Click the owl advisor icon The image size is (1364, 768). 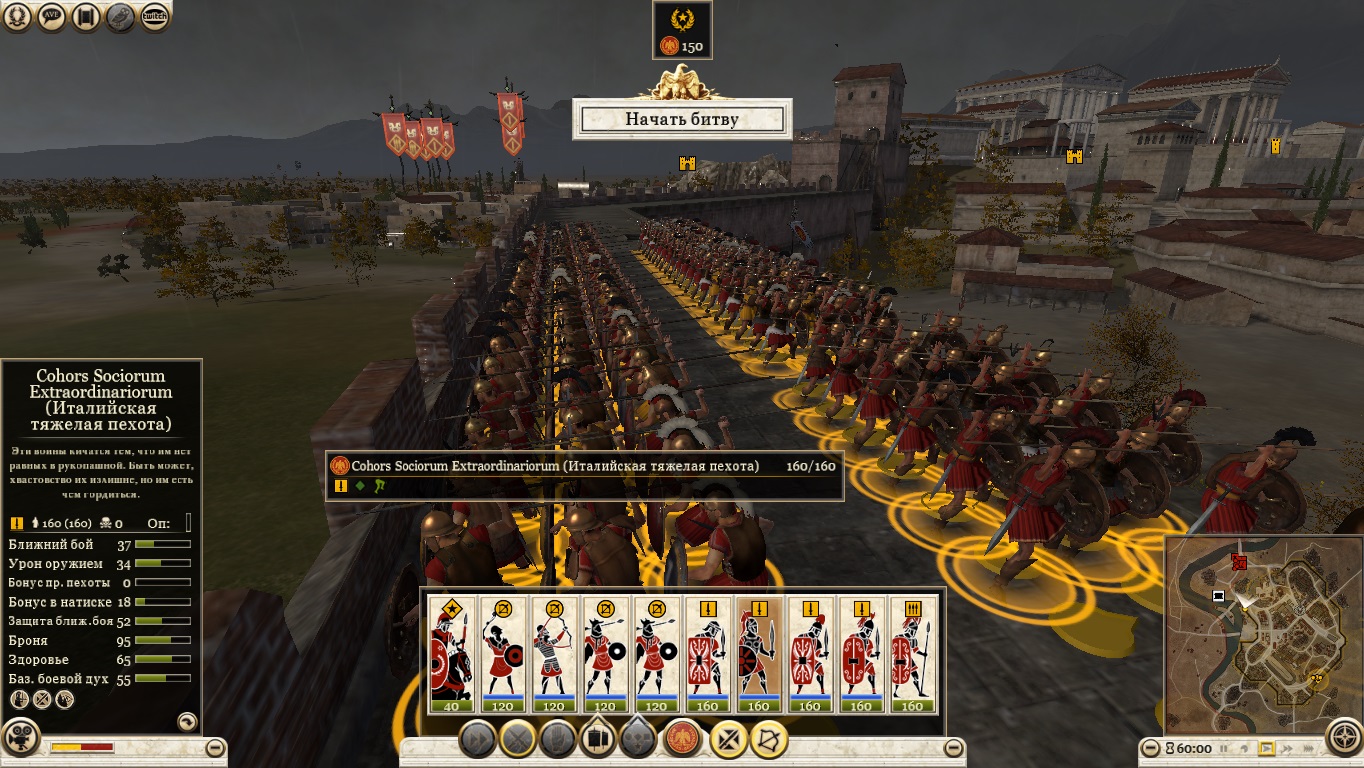[x=121, y=17]
